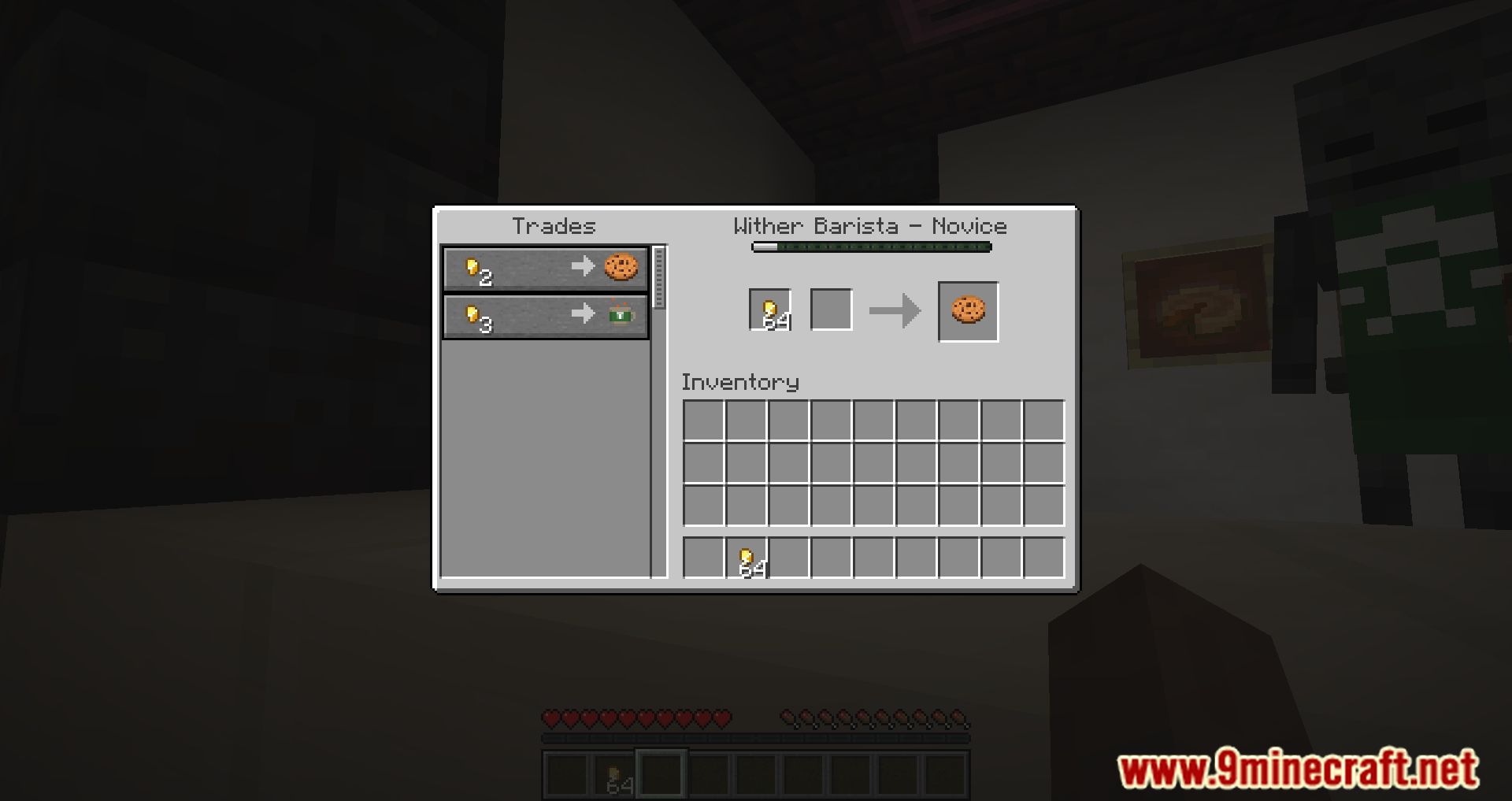Click the Wither Barista - Novice title
This screenshot has width=1512, height=801.
pyautogui.click(x=869, y=226)
